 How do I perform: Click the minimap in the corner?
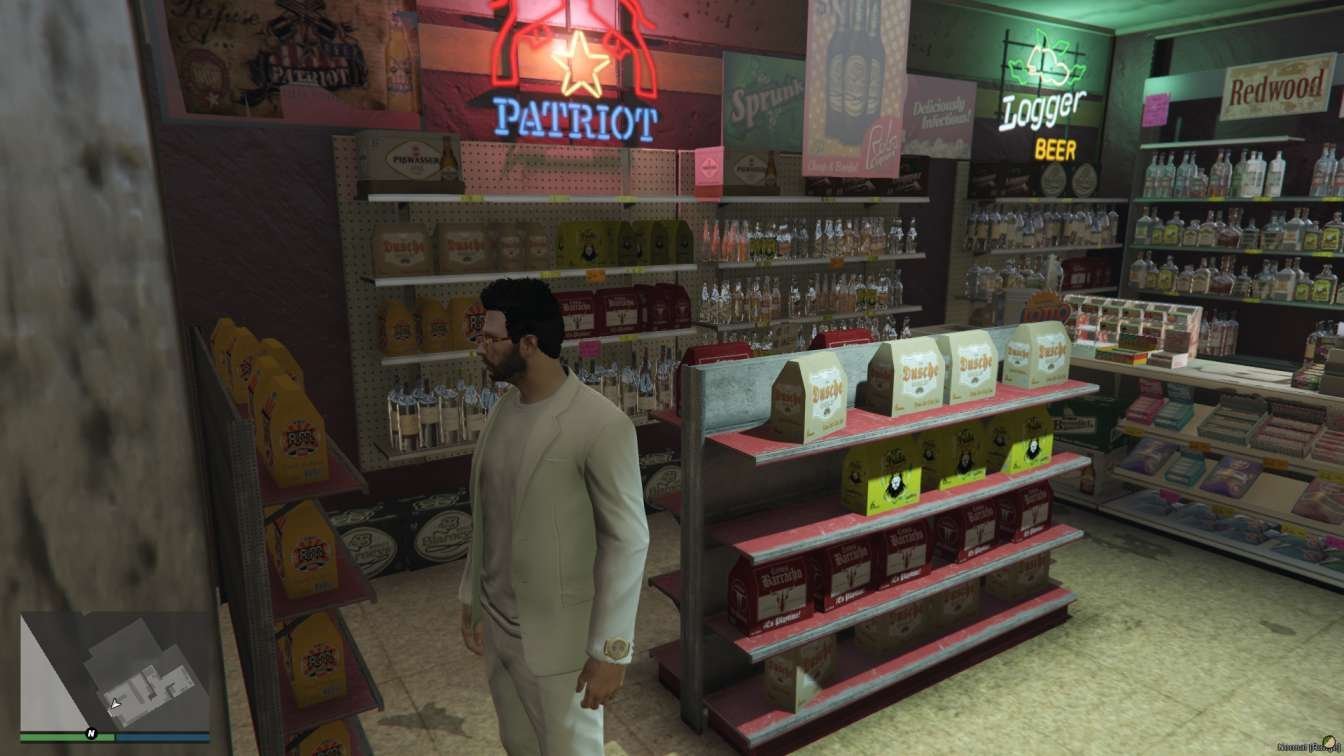click(115, 672)
